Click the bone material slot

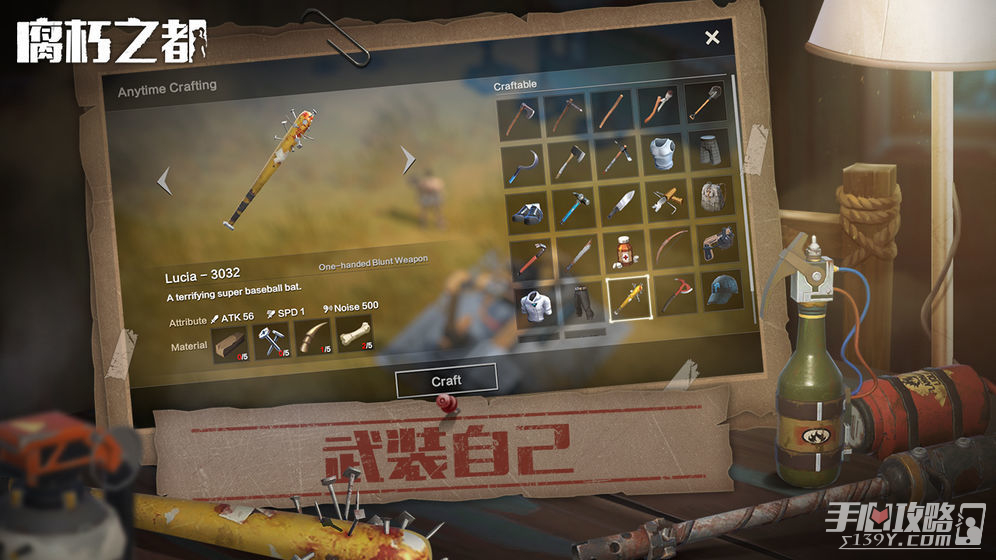click(x=353, y=336)
